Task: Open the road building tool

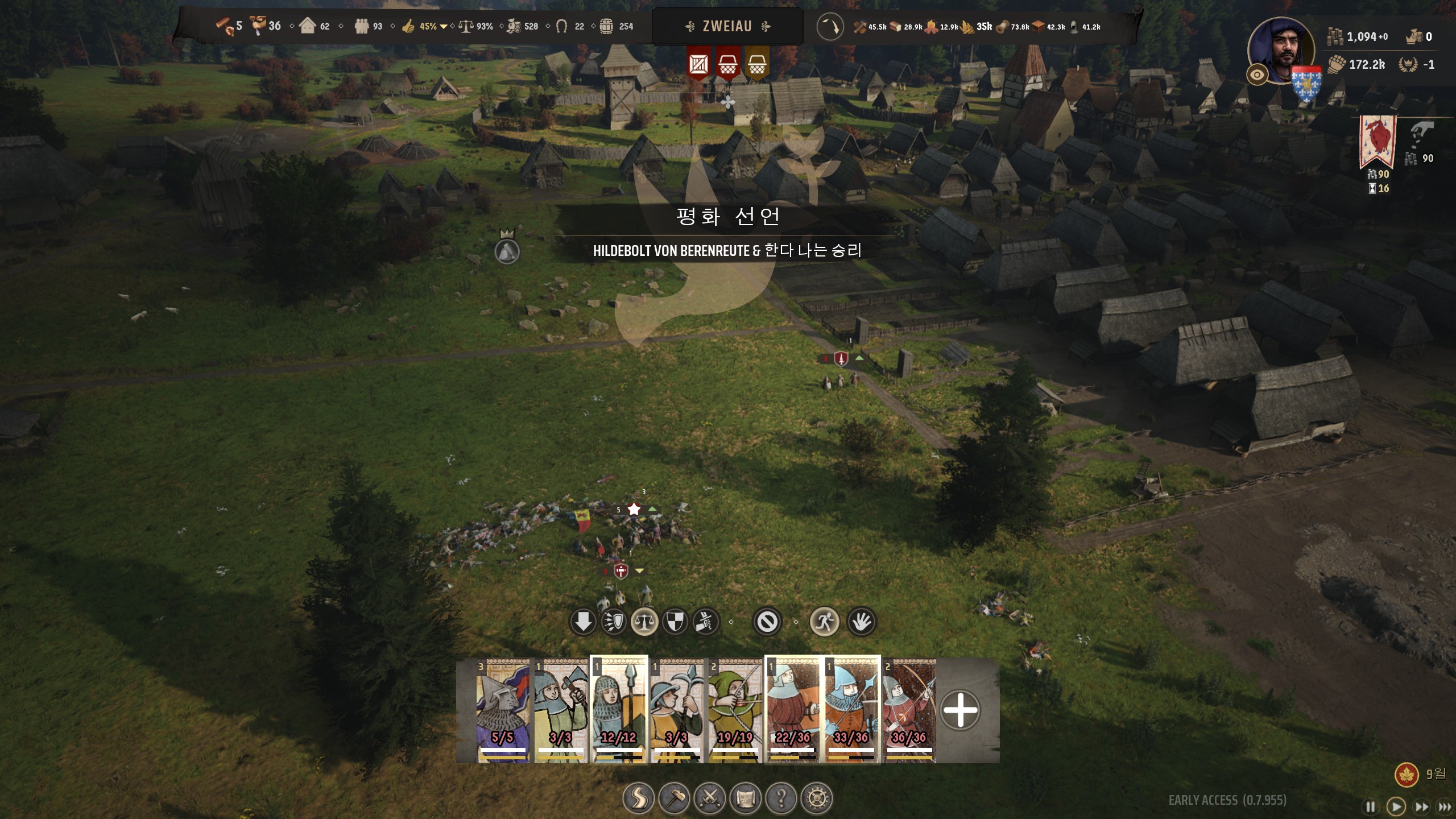Action: [x=639, y=799]
